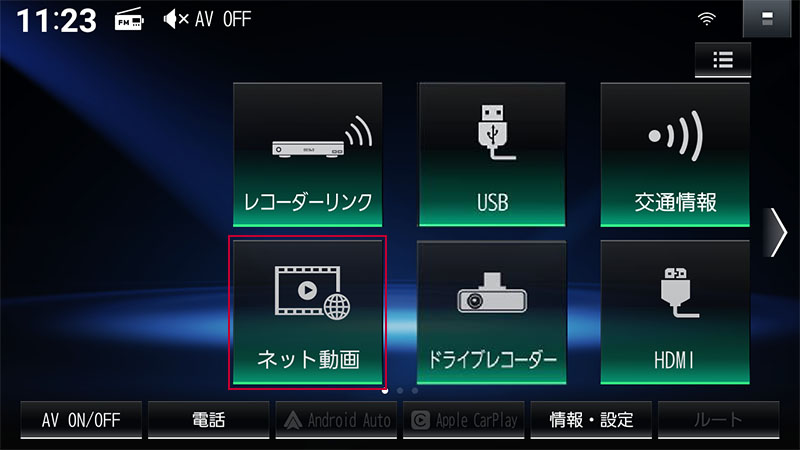Screen dimensions: 800x450
Task: Start Apple CarPlay
Action: click(x=464, y=420)
